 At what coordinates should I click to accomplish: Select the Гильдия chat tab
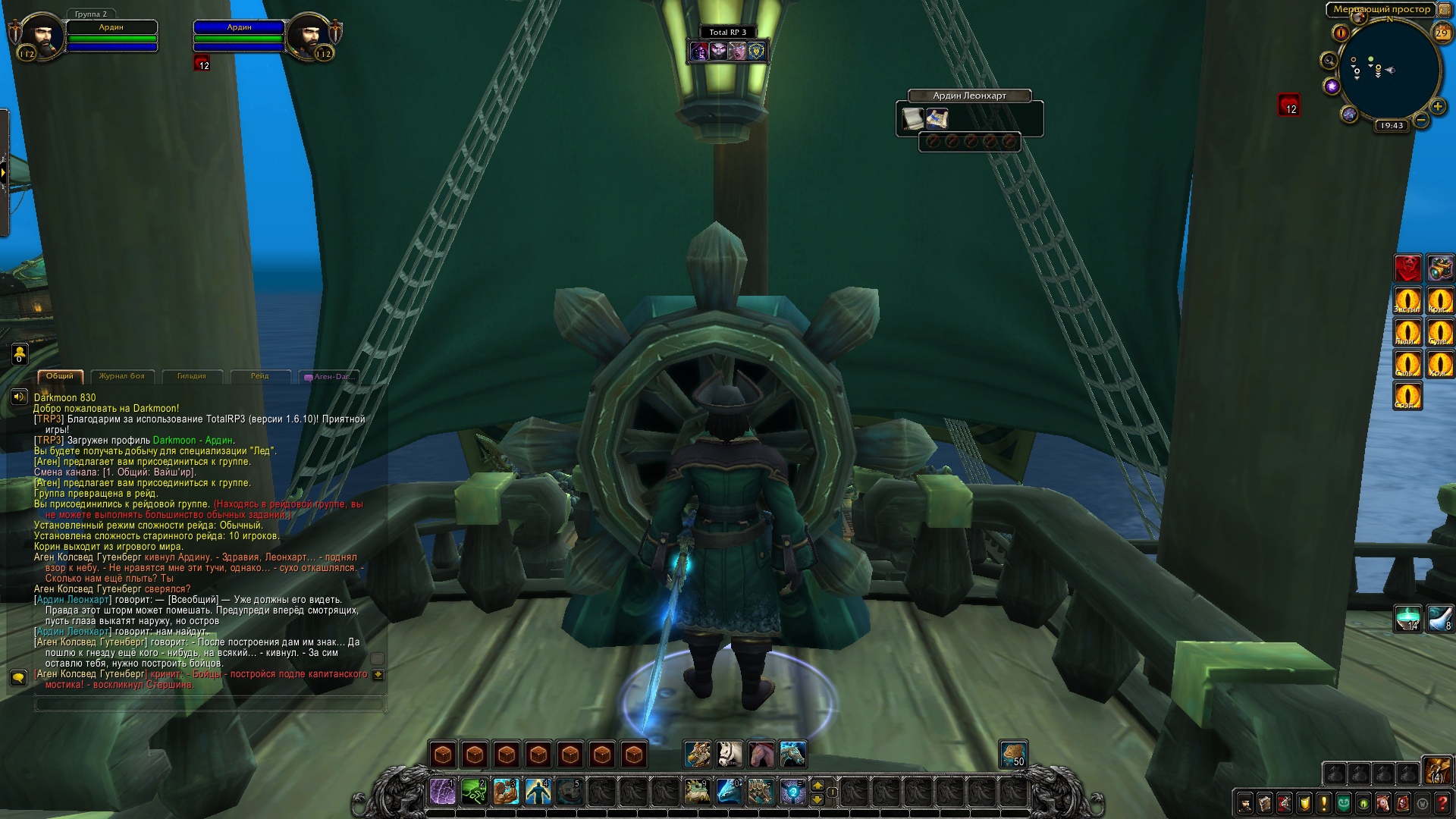coord(191,376)
